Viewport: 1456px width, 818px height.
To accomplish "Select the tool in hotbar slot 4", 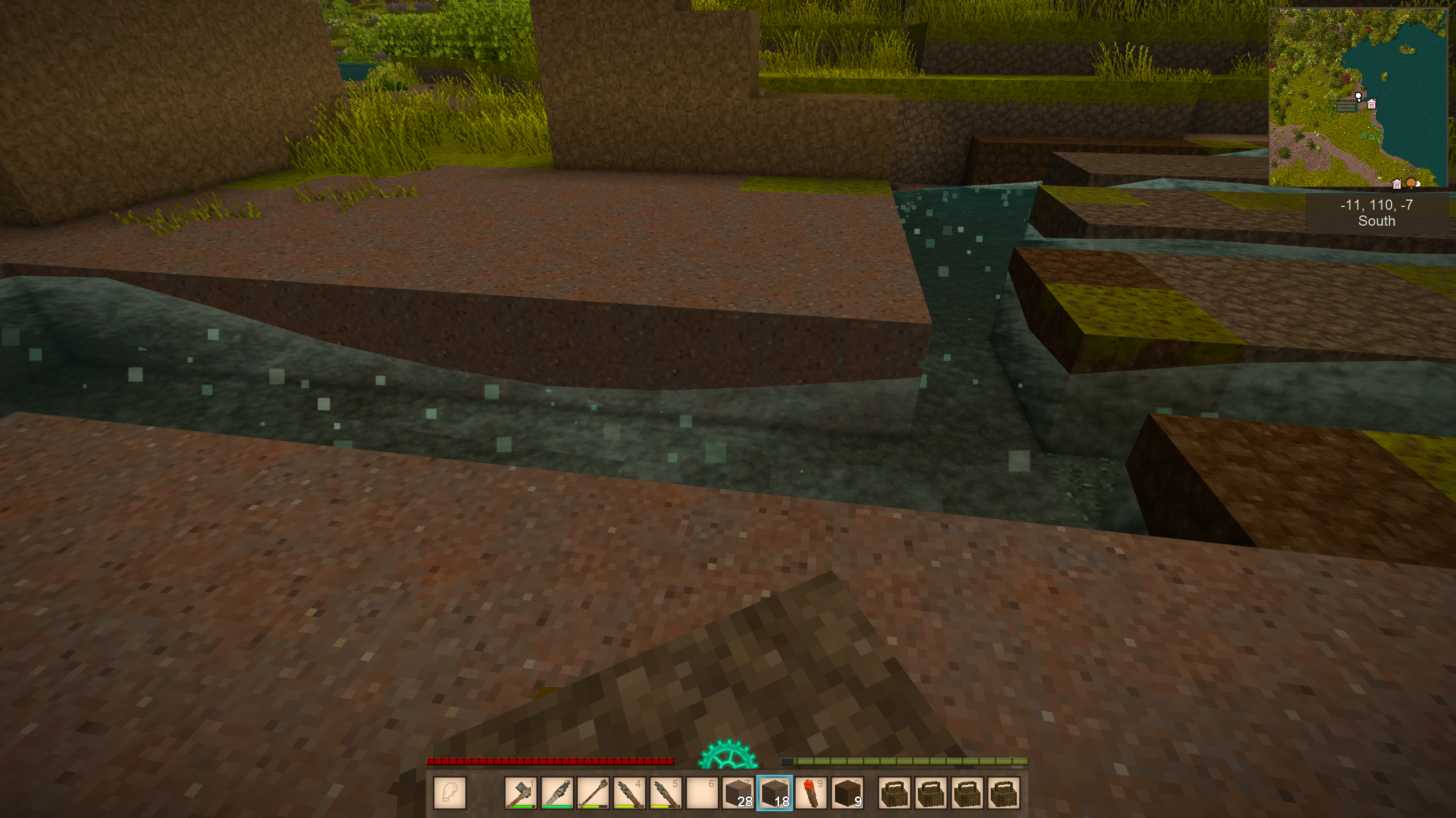I will coord(630,792).
